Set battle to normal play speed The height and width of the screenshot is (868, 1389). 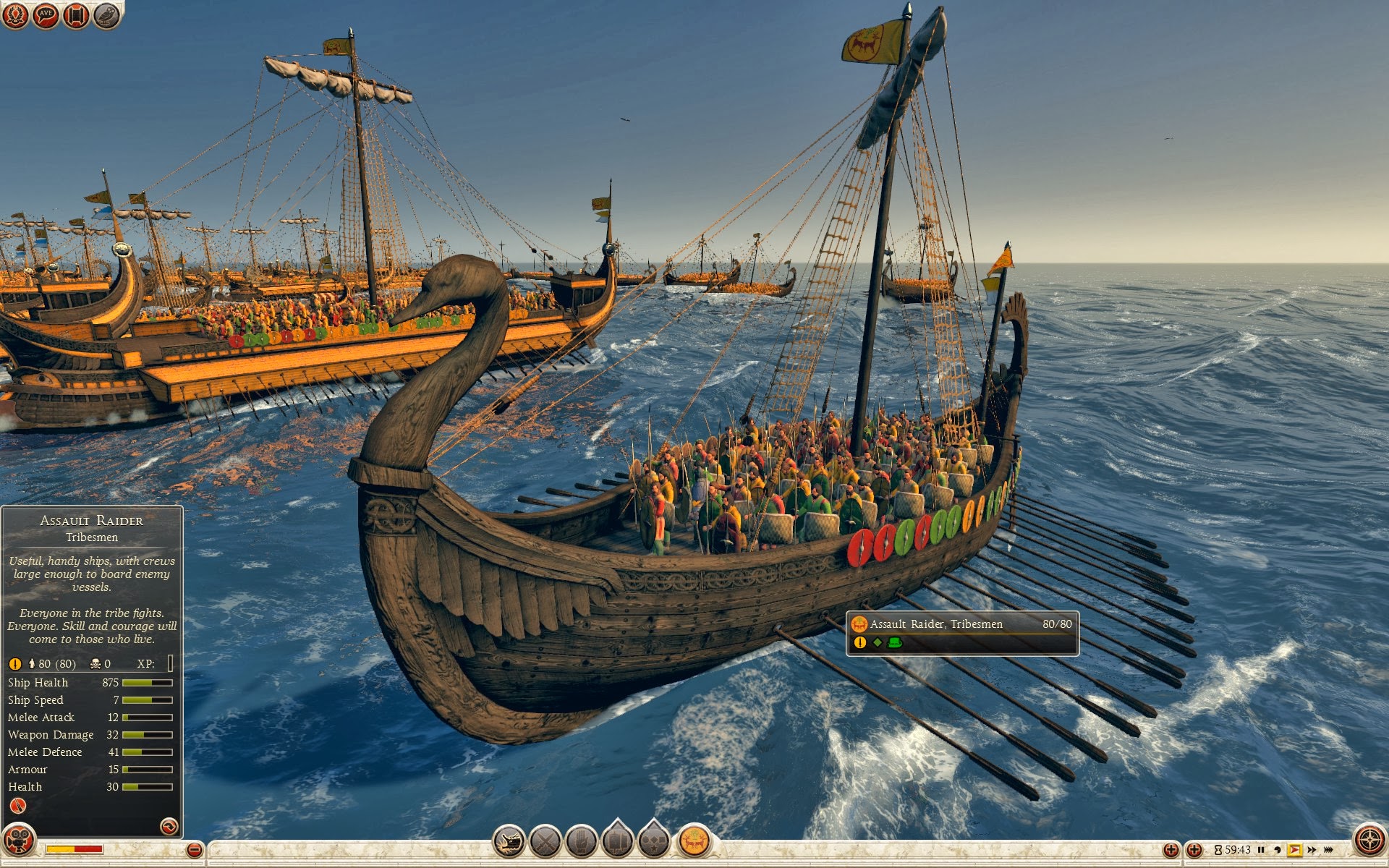click(x=1294, y=850)
